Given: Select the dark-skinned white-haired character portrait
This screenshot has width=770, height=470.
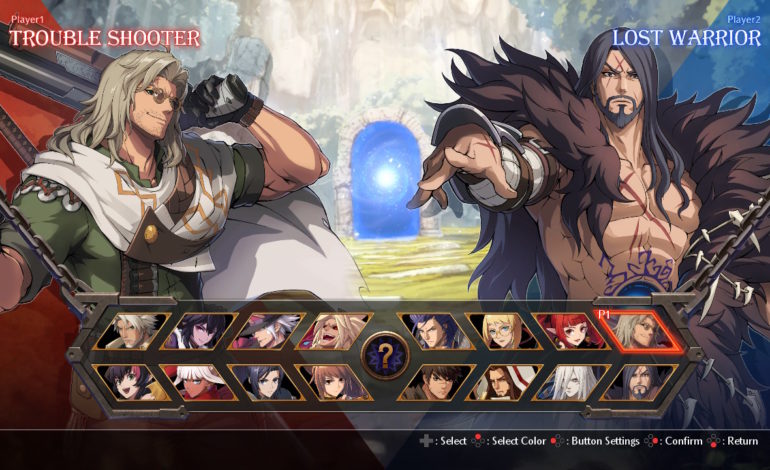Looking at the screenshot, I should coord(199,382).
